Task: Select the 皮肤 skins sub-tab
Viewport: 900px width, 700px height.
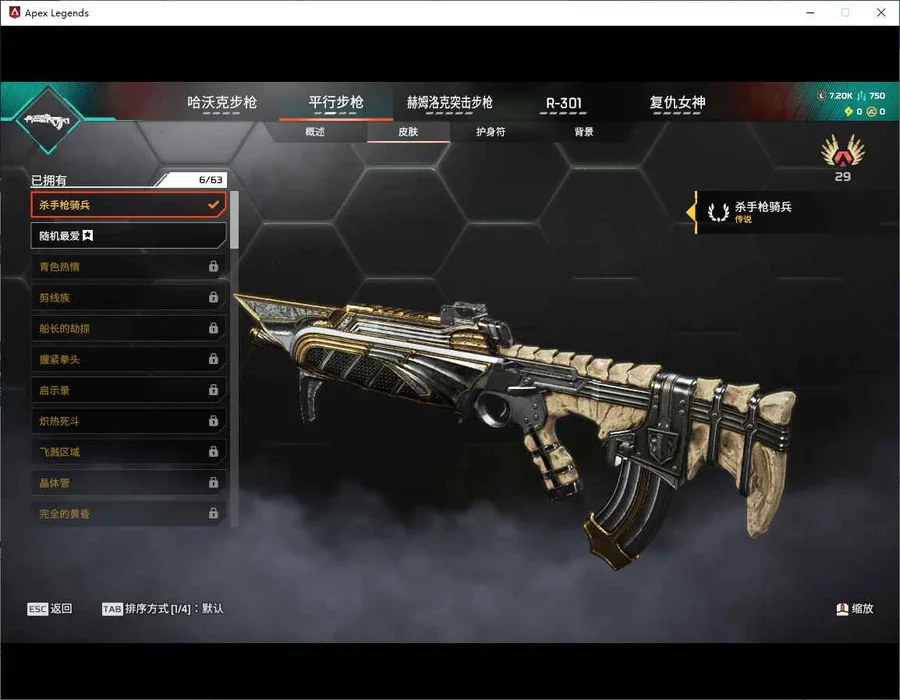Action: tap(408, 132)
